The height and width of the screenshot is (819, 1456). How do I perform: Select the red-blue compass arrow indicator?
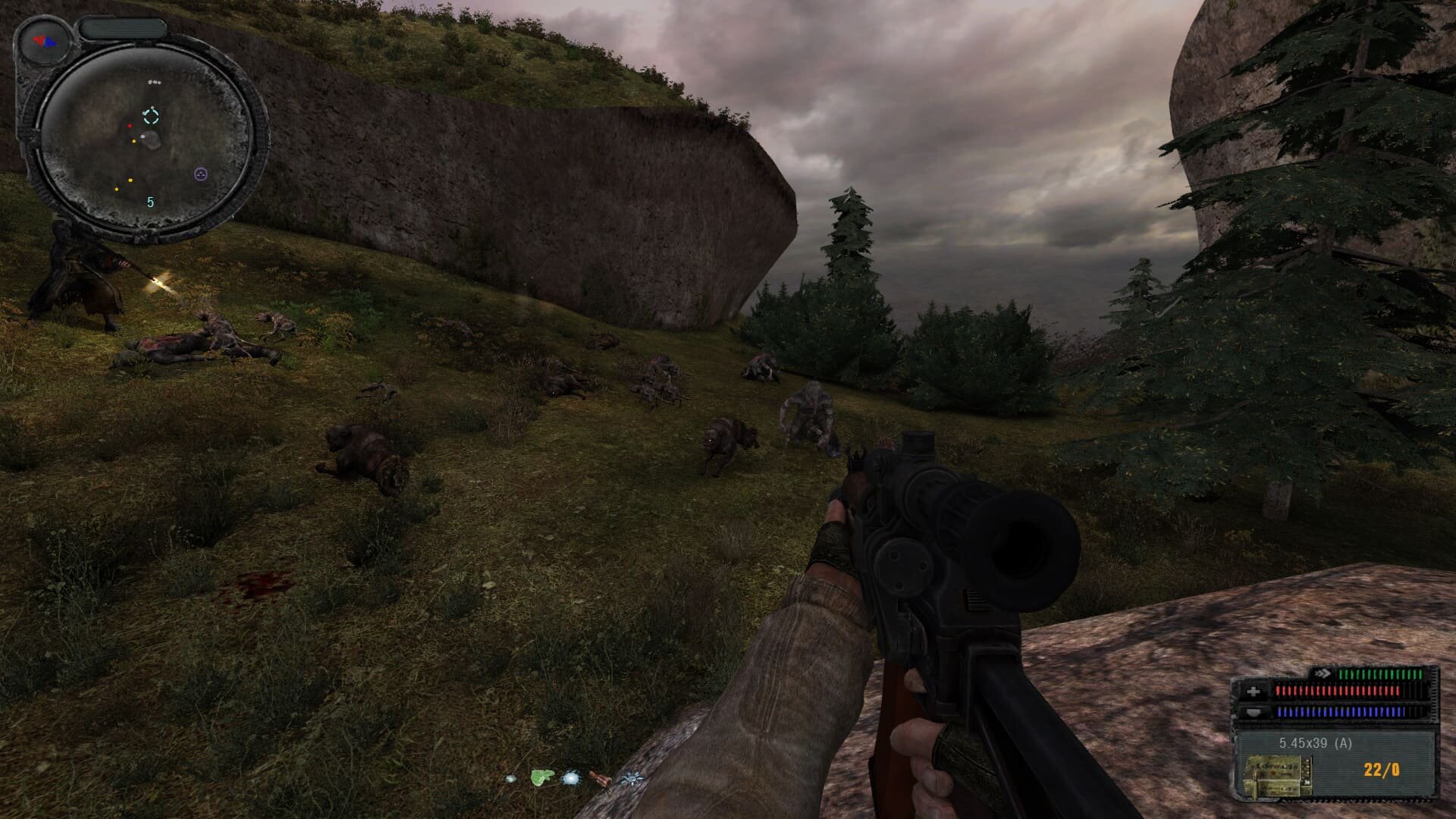tap(45, 41)
